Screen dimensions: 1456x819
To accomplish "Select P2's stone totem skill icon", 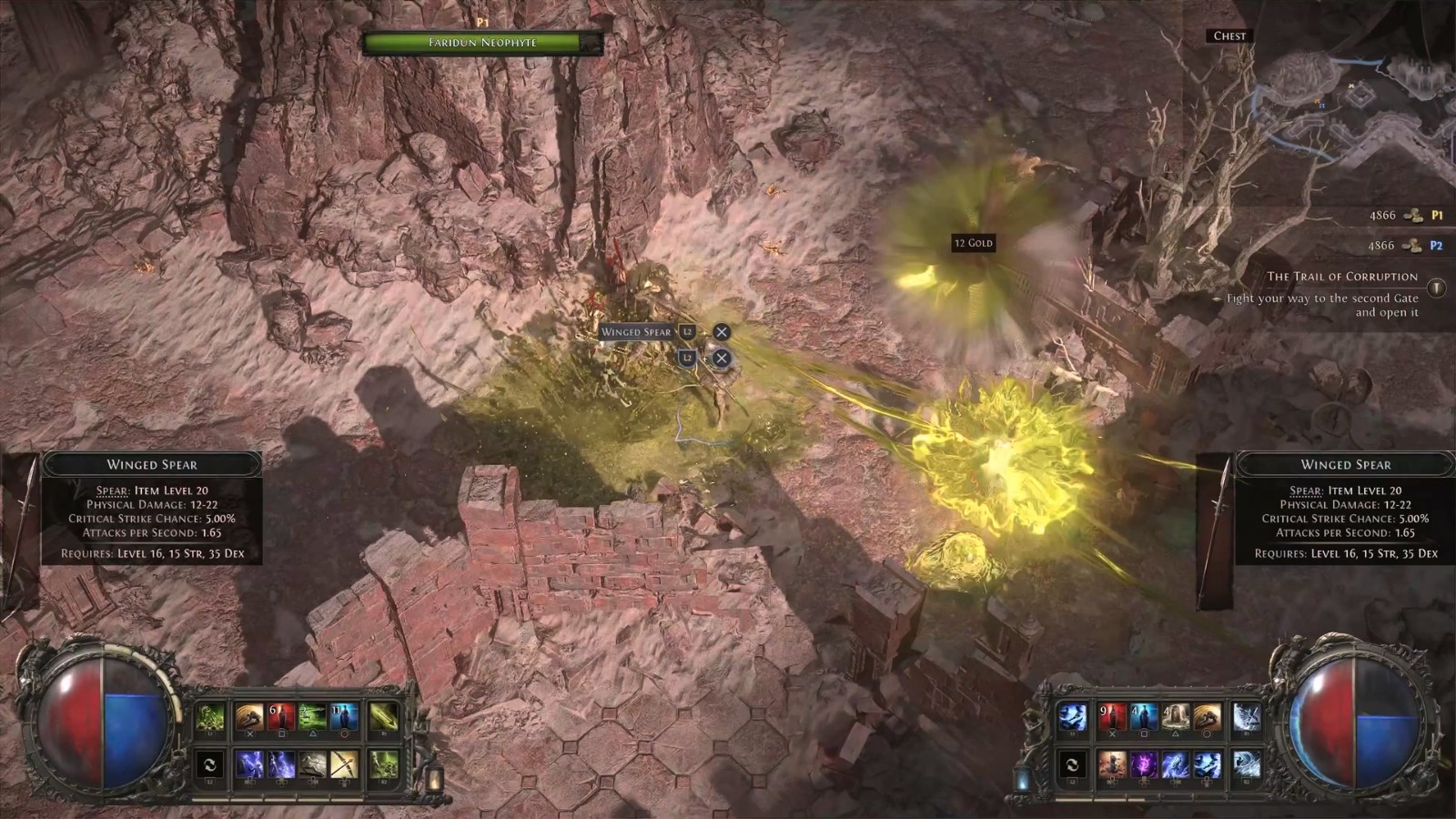I will 1175,718.
